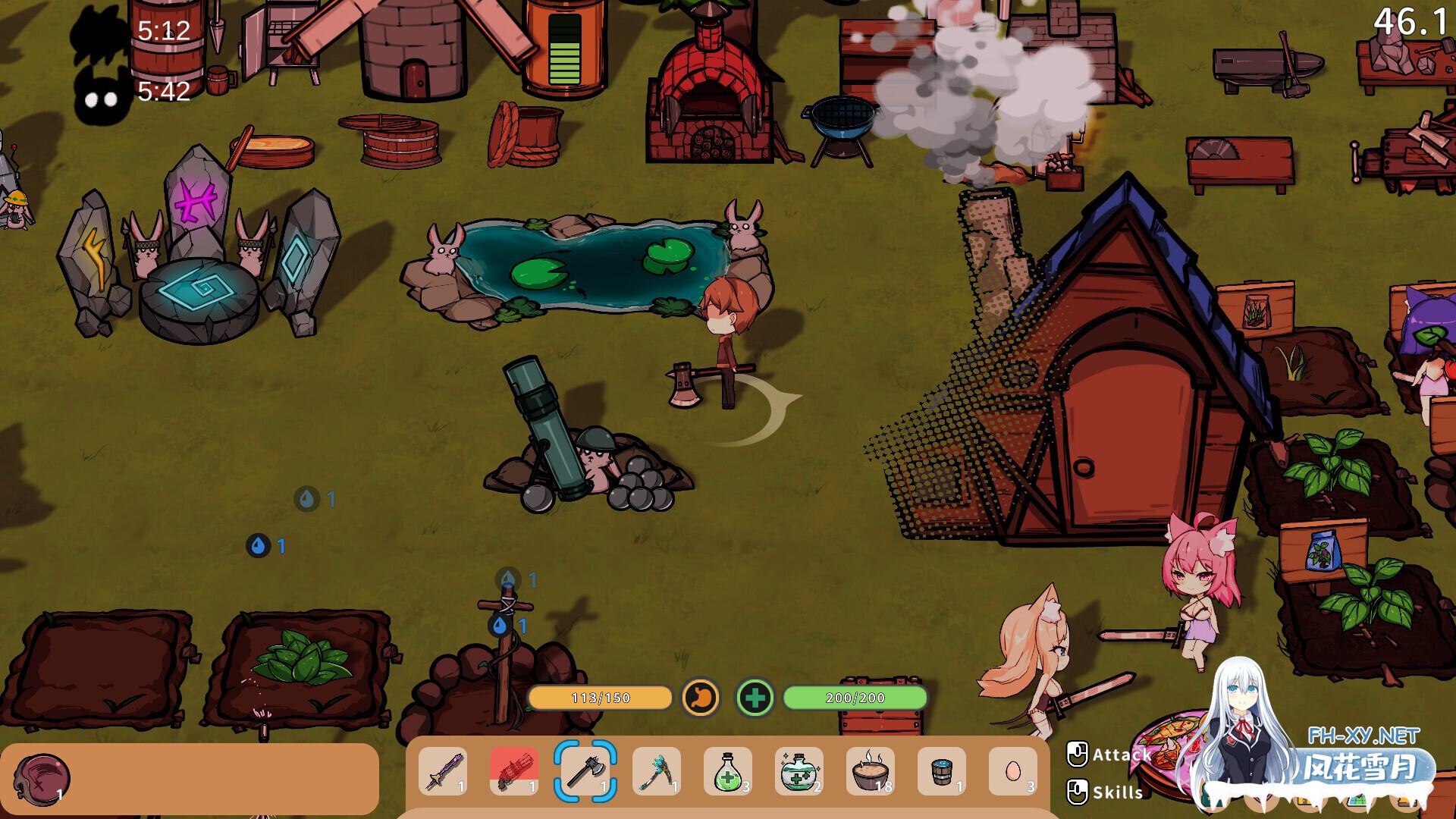The width and height of the screenshot is (1456, 819).
Task: Choose the crystal pickaxe slot
Action: (656, 771)
